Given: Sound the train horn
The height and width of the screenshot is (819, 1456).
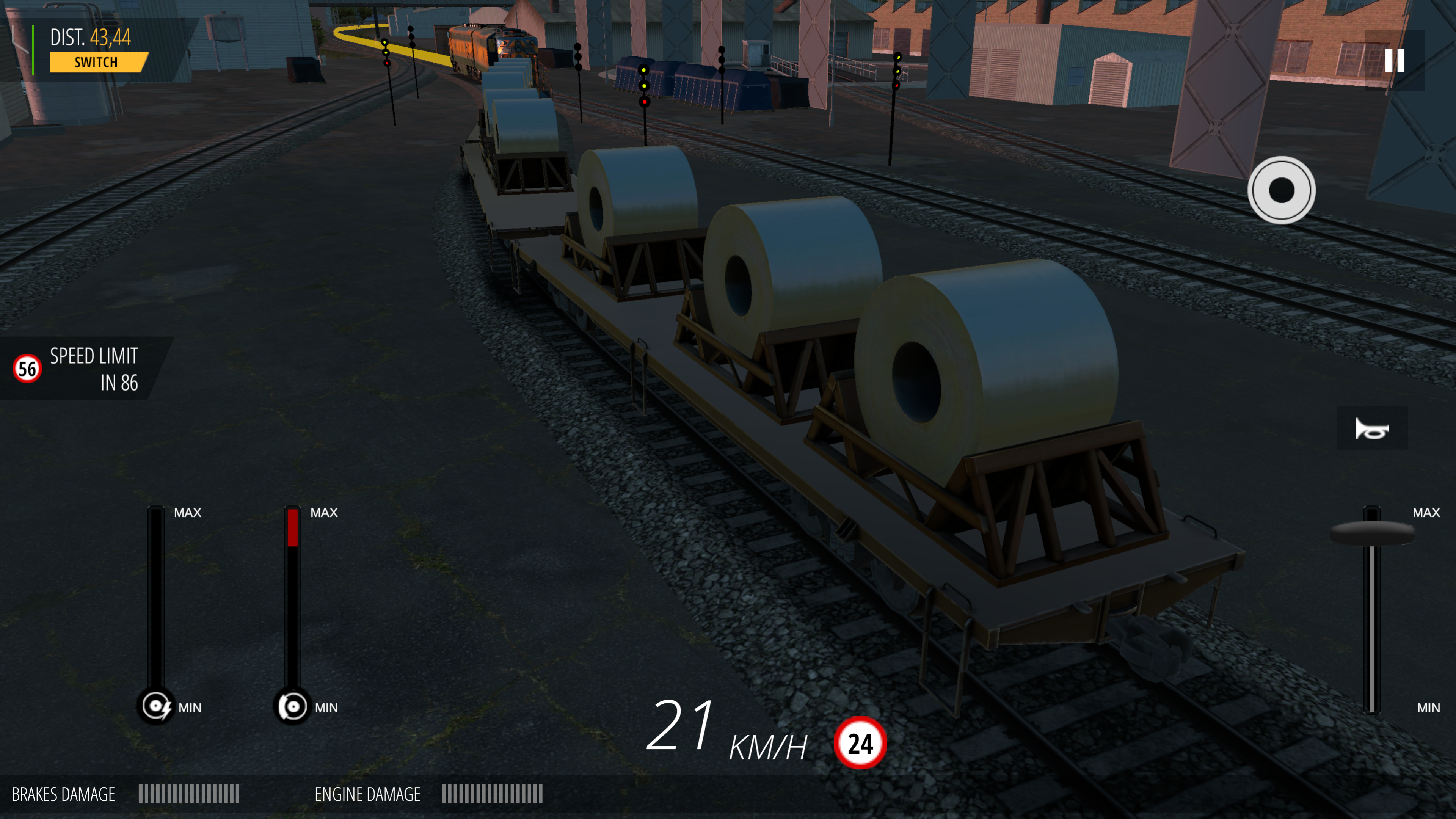Looking at the screenshot, I should (x=1371, y=429).
